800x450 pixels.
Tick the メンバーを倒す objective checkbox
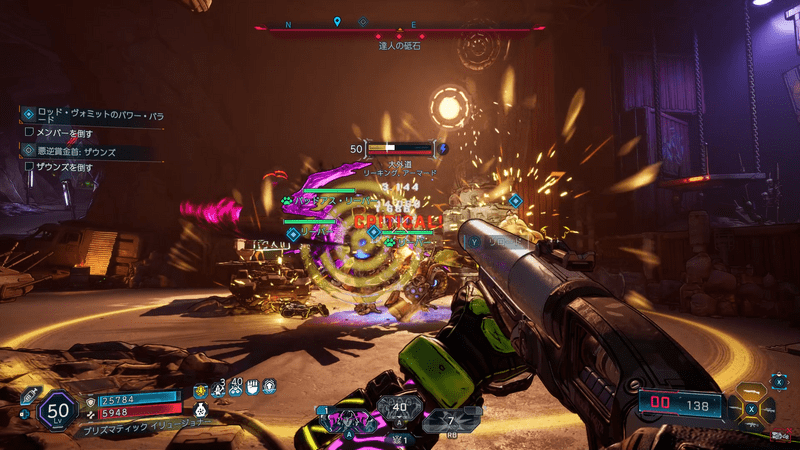(x=30, y=131)
